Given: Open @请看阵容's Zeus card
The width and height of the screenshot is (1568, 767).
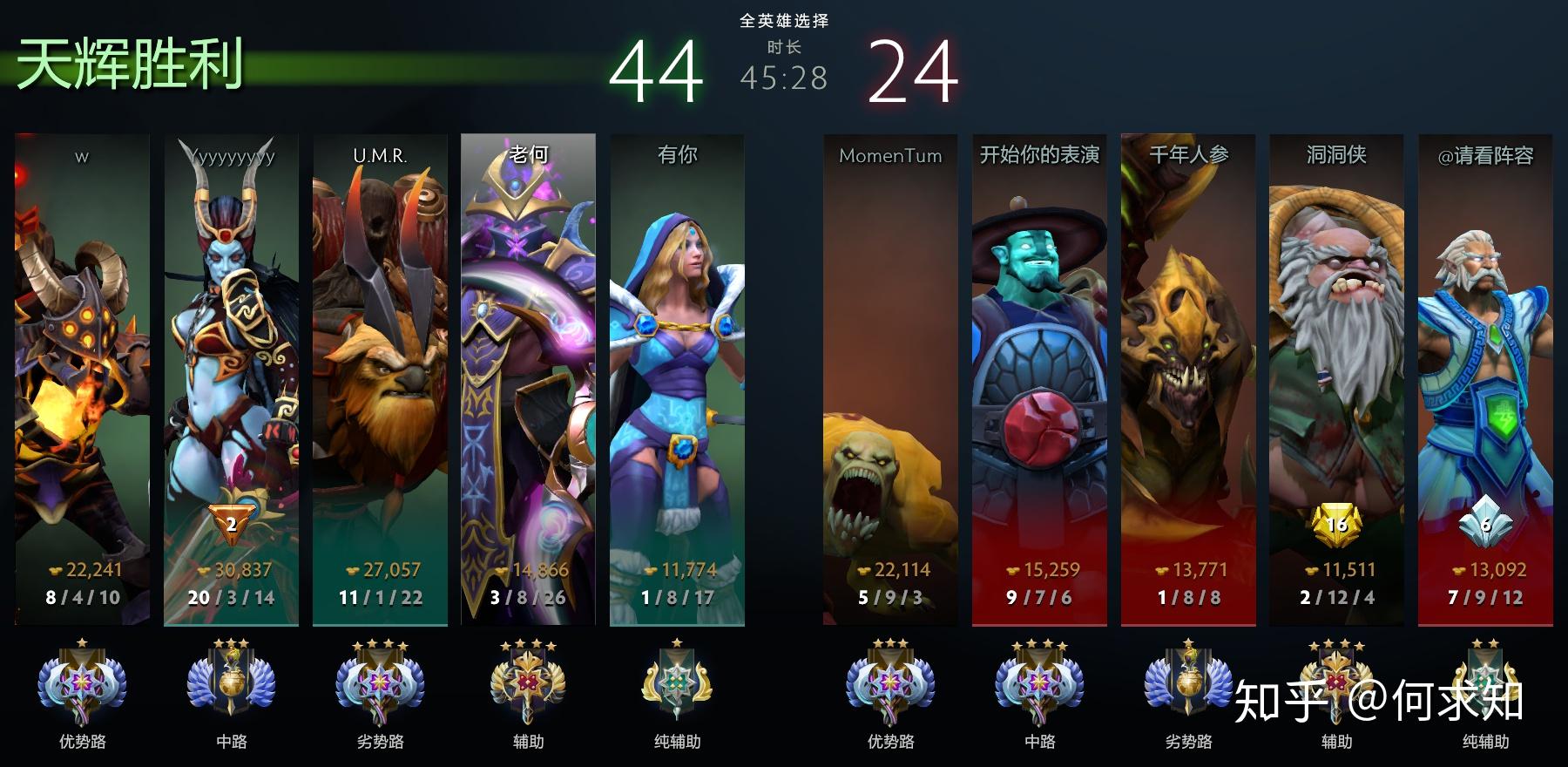Looking at the screenshot, I should tap(1485, 349).
